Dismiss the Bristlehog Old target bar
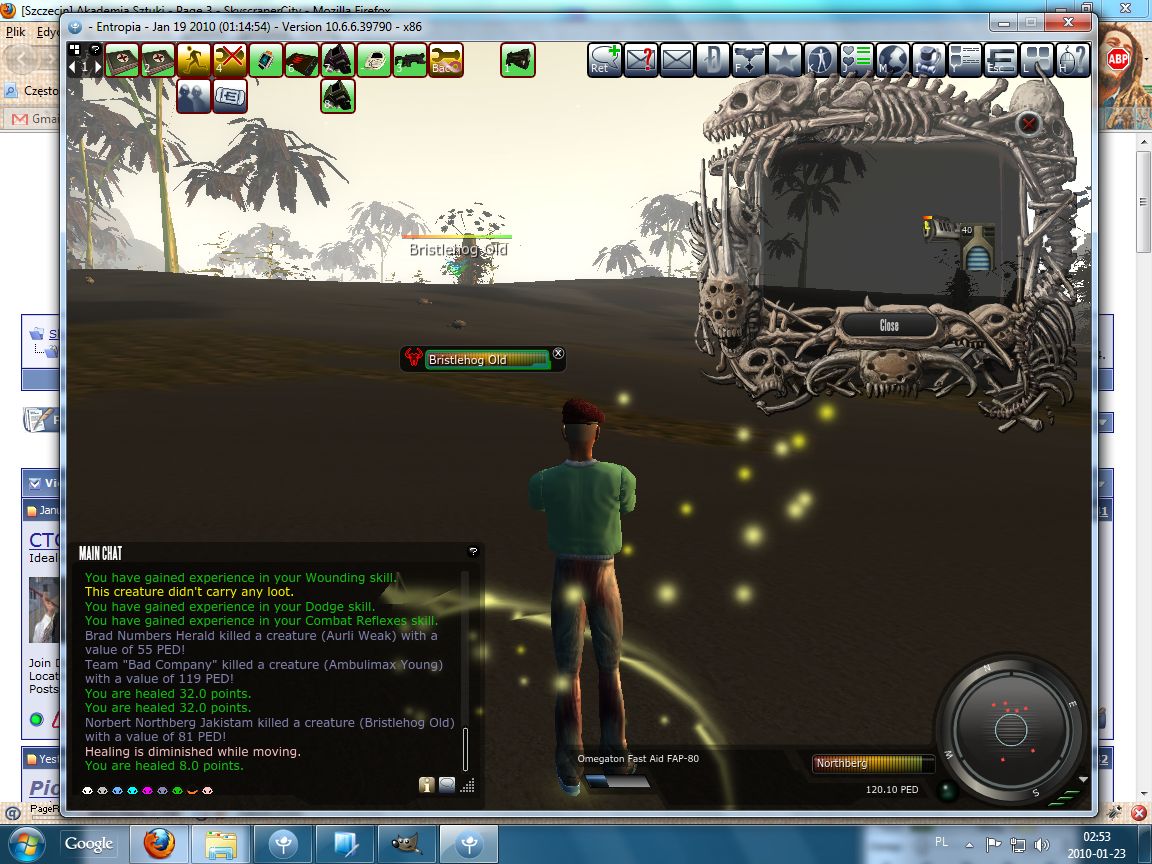This screenshot has height=864, width=1152. point(559,353)
